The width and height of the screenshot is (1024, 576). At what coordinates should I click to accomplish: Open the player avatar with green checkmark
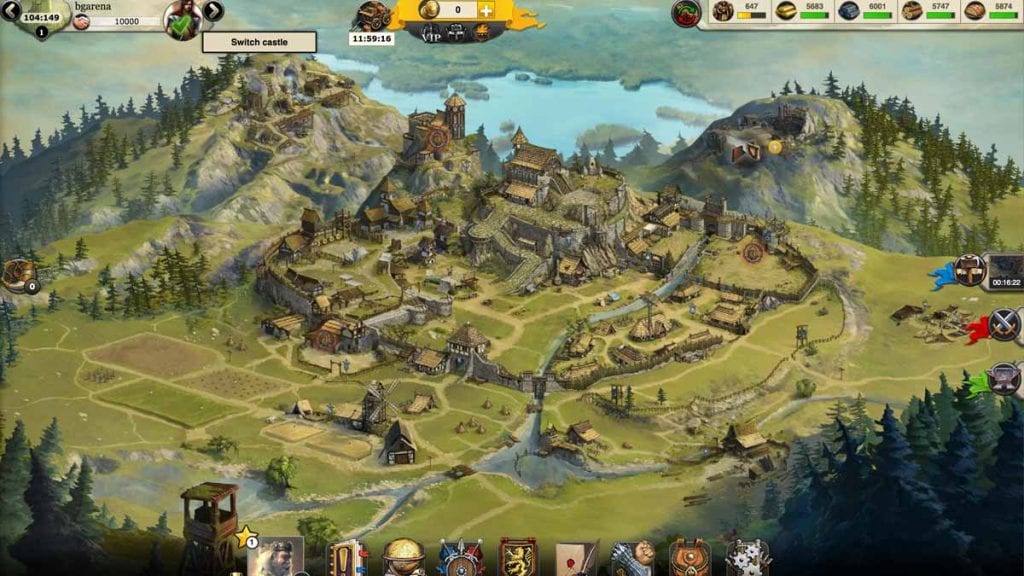click(x=183, y=19)
